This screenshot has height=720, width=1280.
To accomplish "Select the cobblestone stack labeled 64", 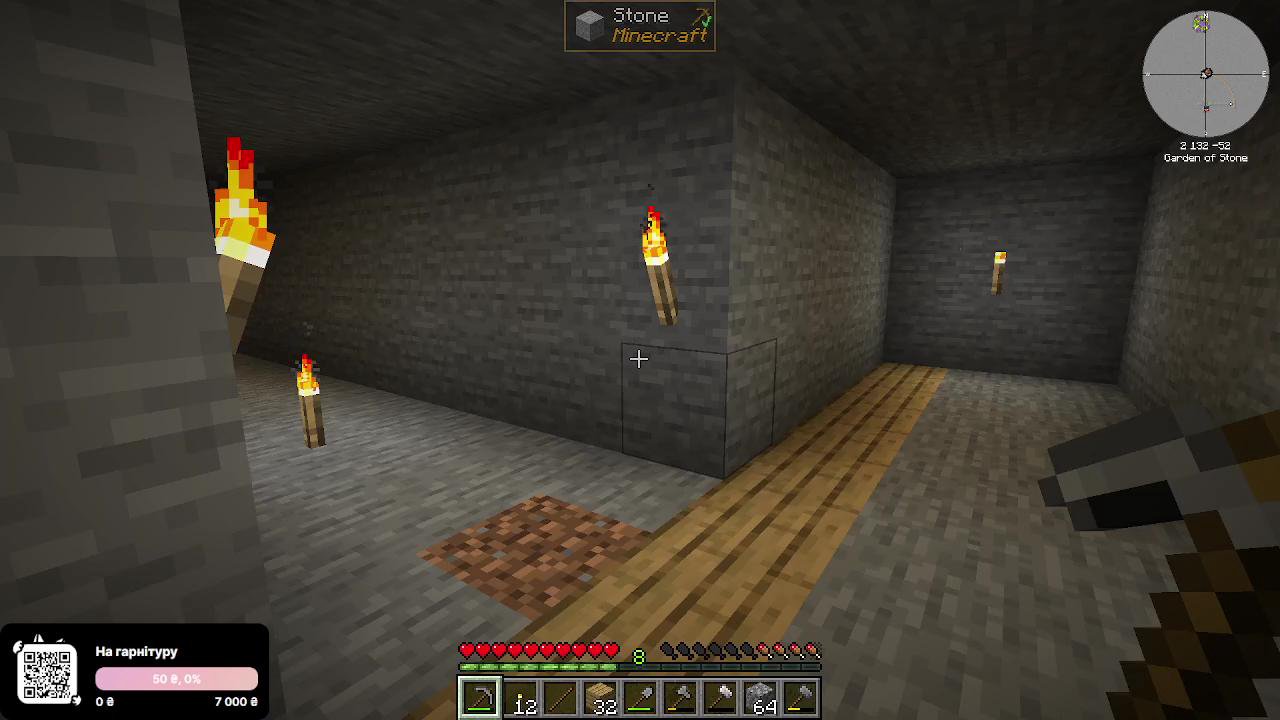I will click(758, 697).
